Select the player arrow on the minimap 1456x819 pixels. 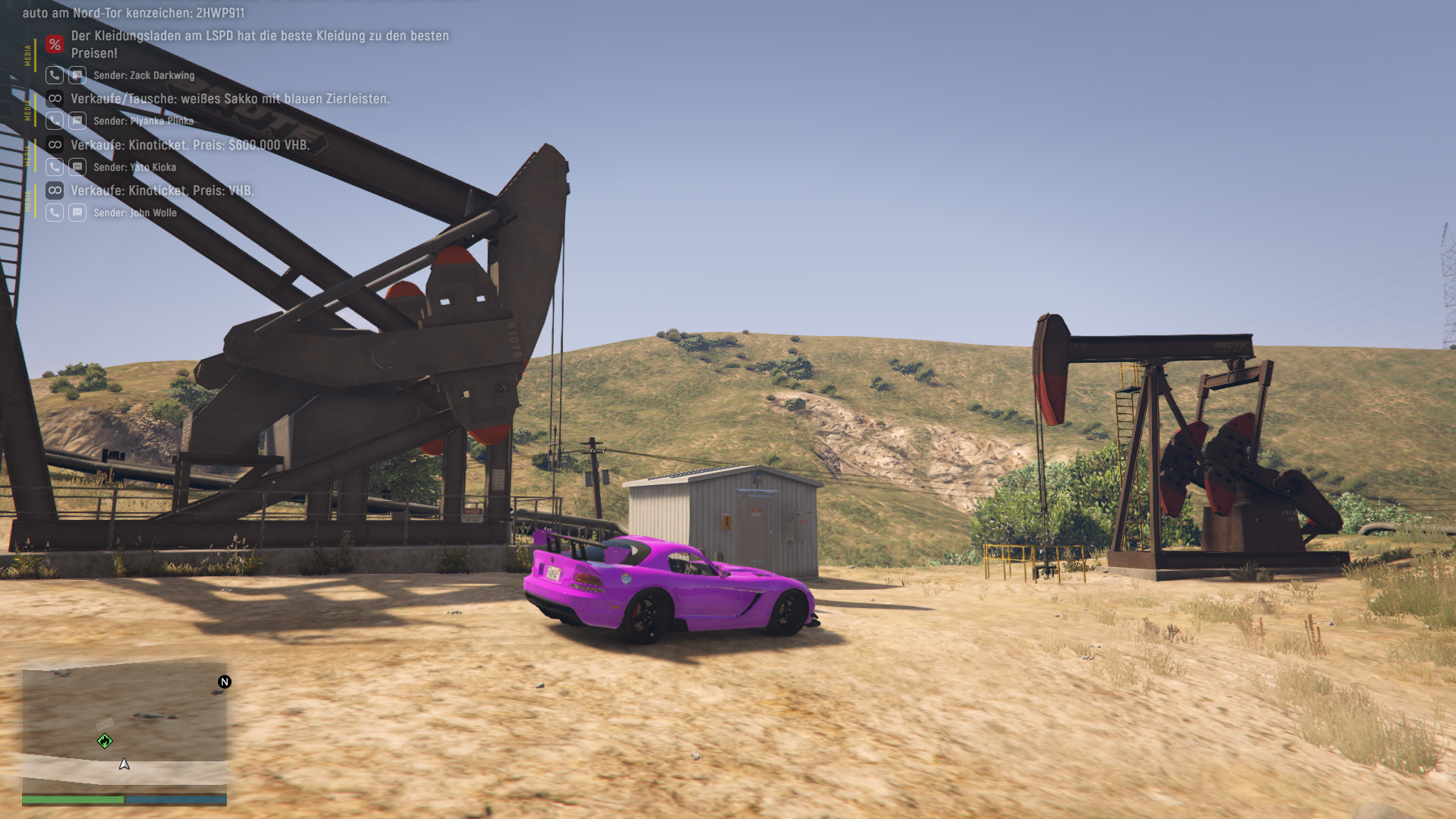click(124, 764)
